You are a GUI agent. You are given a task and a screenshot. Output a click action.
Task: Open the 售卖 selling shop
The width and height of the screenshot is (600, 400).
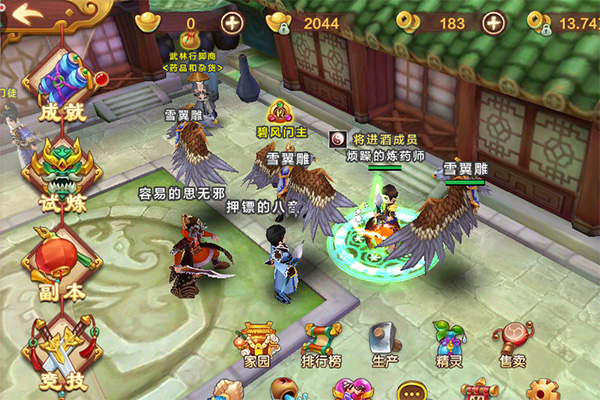coord(514,343)
